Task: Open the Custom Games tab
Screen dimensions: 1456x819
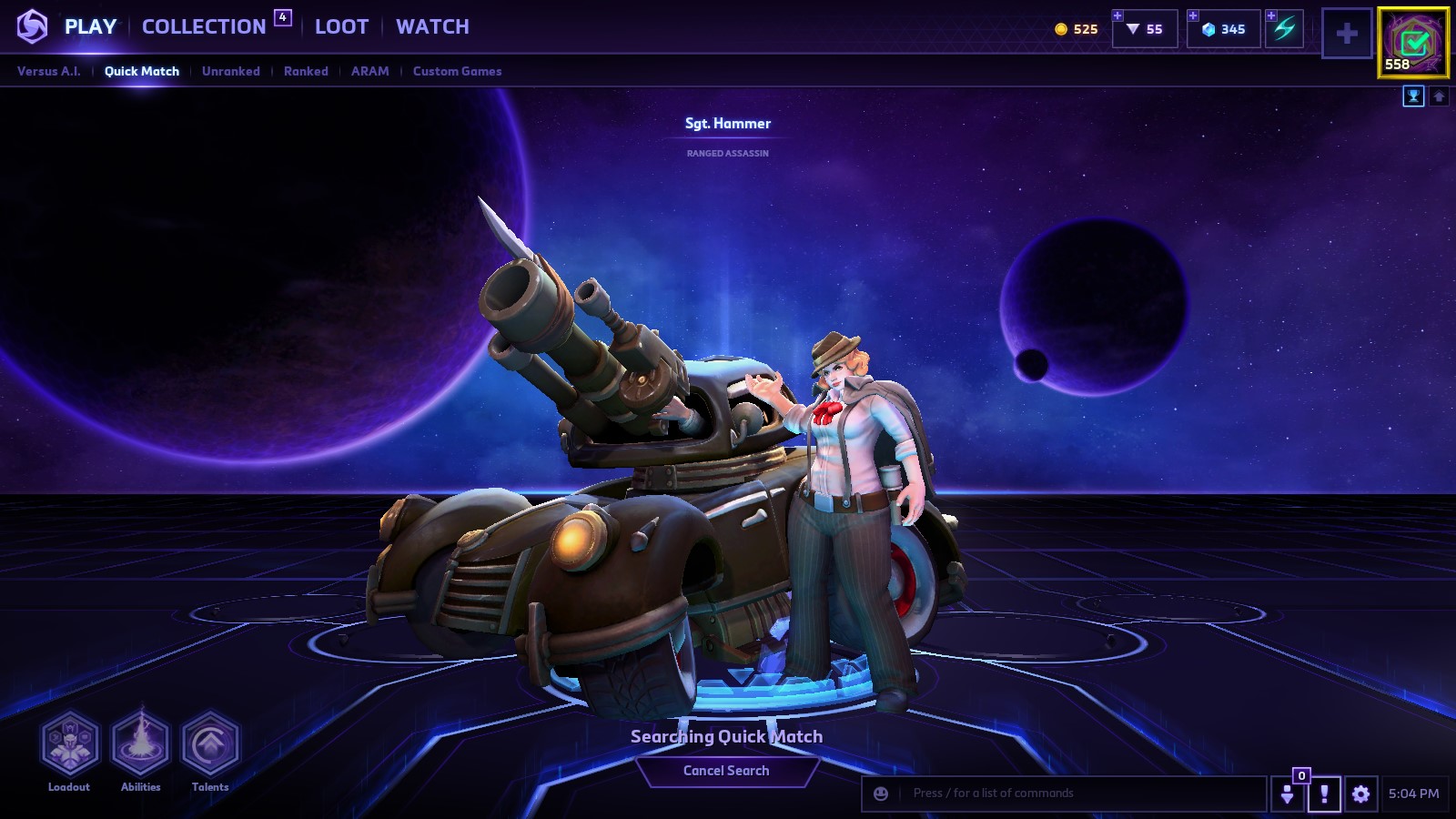Action: pos(457,71)
